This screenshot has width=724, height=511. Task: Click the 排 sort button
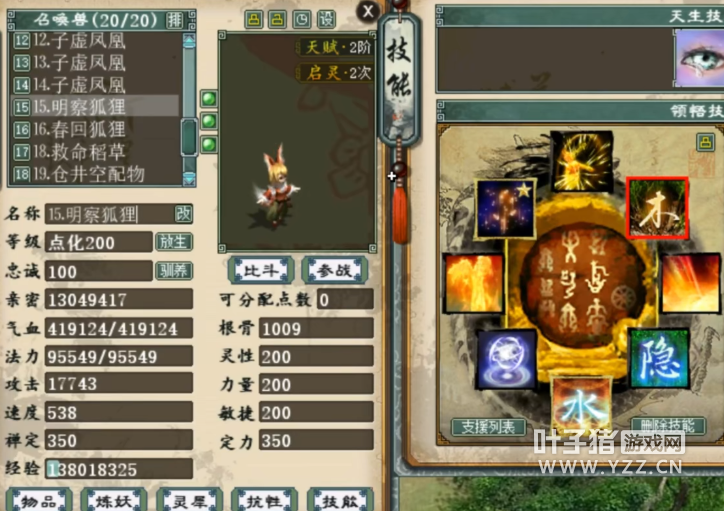[175, 19]
